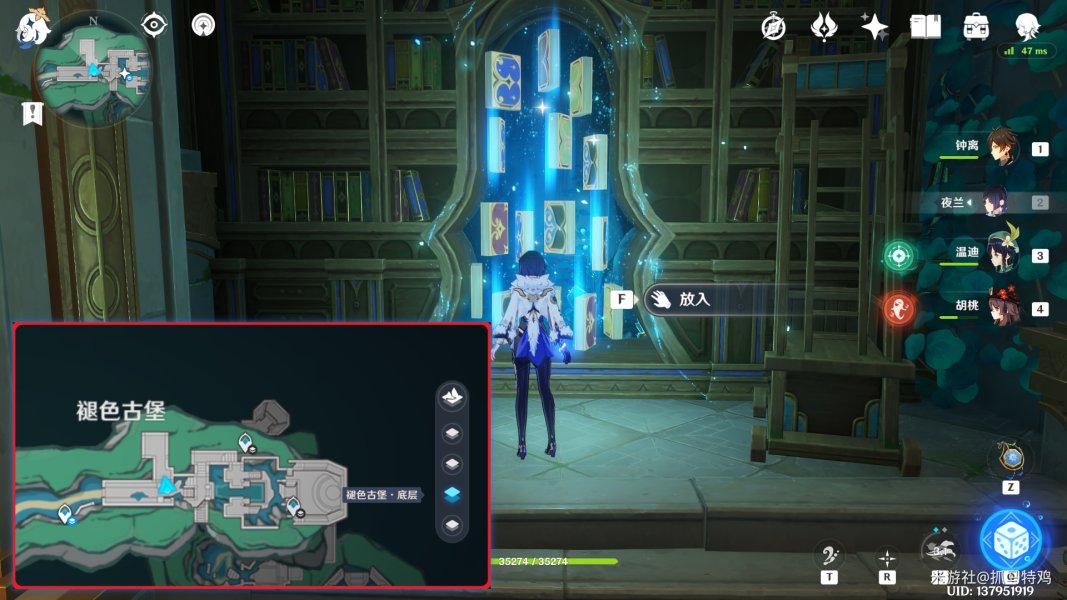This screenshot has width=1067, height=600.
Task: Switch to party member 钟离
Action: [x=1001, y=149]
